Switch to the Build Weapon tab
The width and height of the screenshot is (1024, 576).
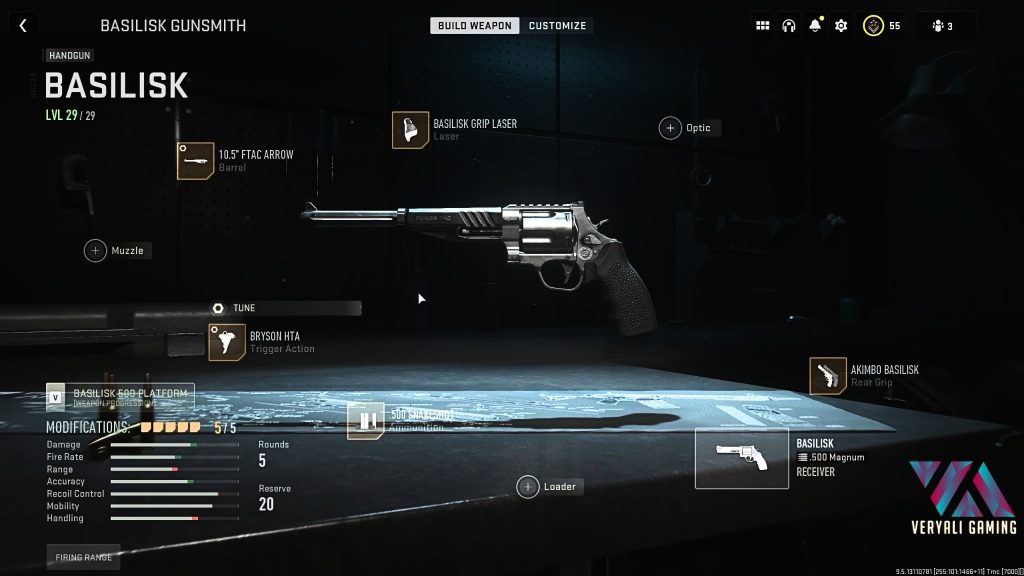(x=474, y=25)
